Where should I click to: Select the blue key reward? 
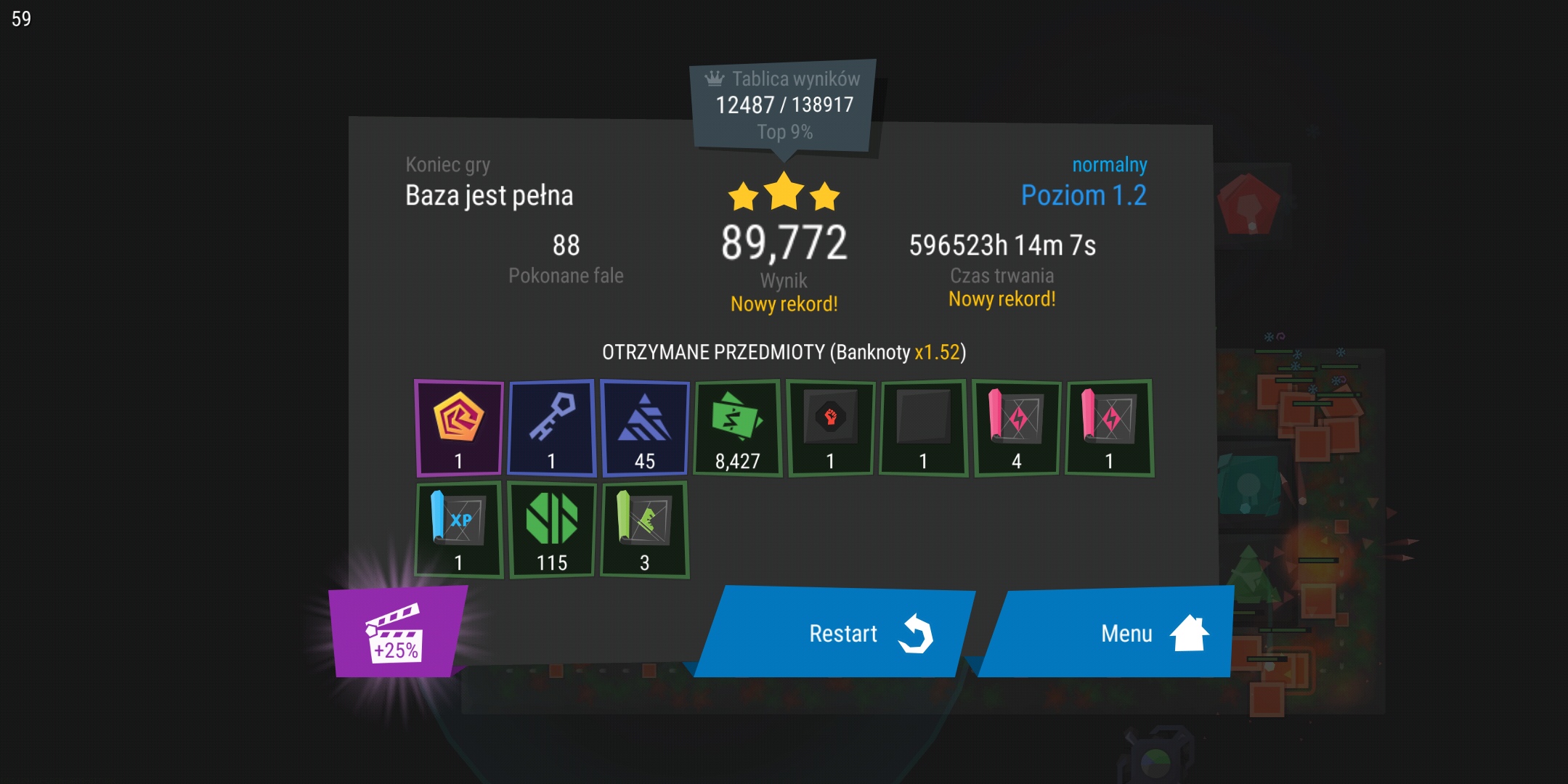552,428
